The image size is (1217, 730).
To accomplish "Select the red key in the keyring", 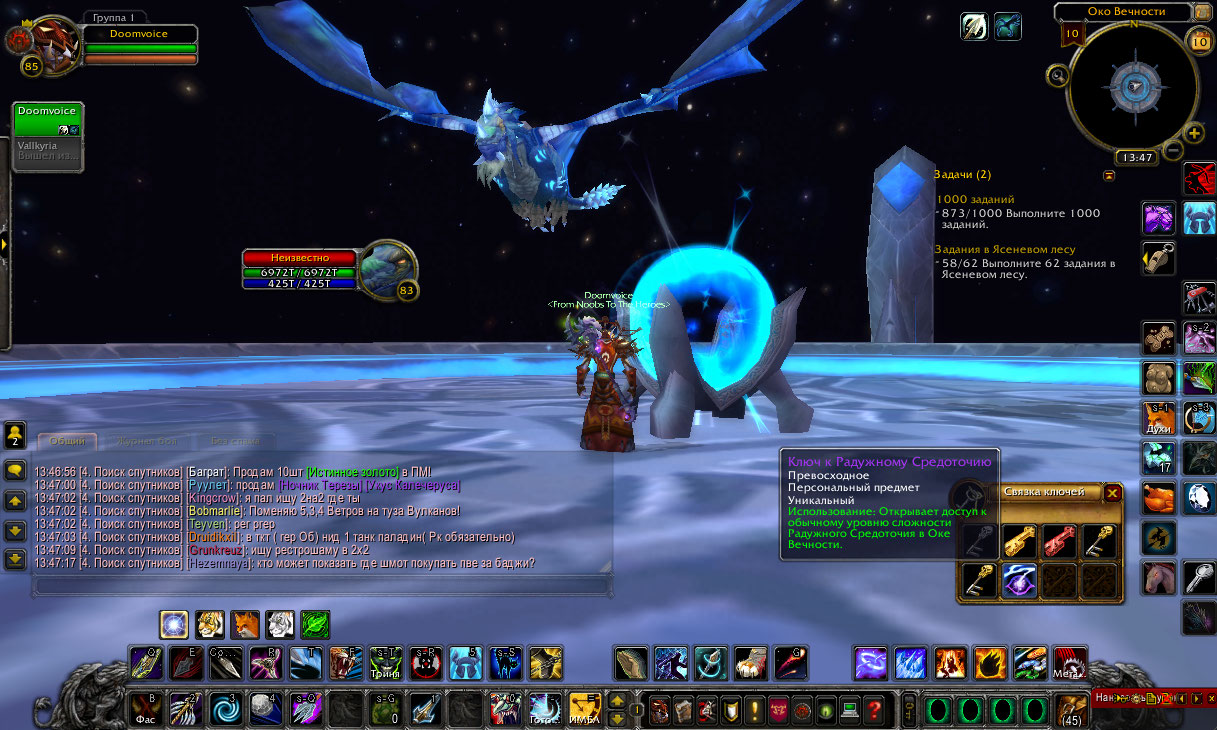I will pyautogui.click(x=1059, y=541).
